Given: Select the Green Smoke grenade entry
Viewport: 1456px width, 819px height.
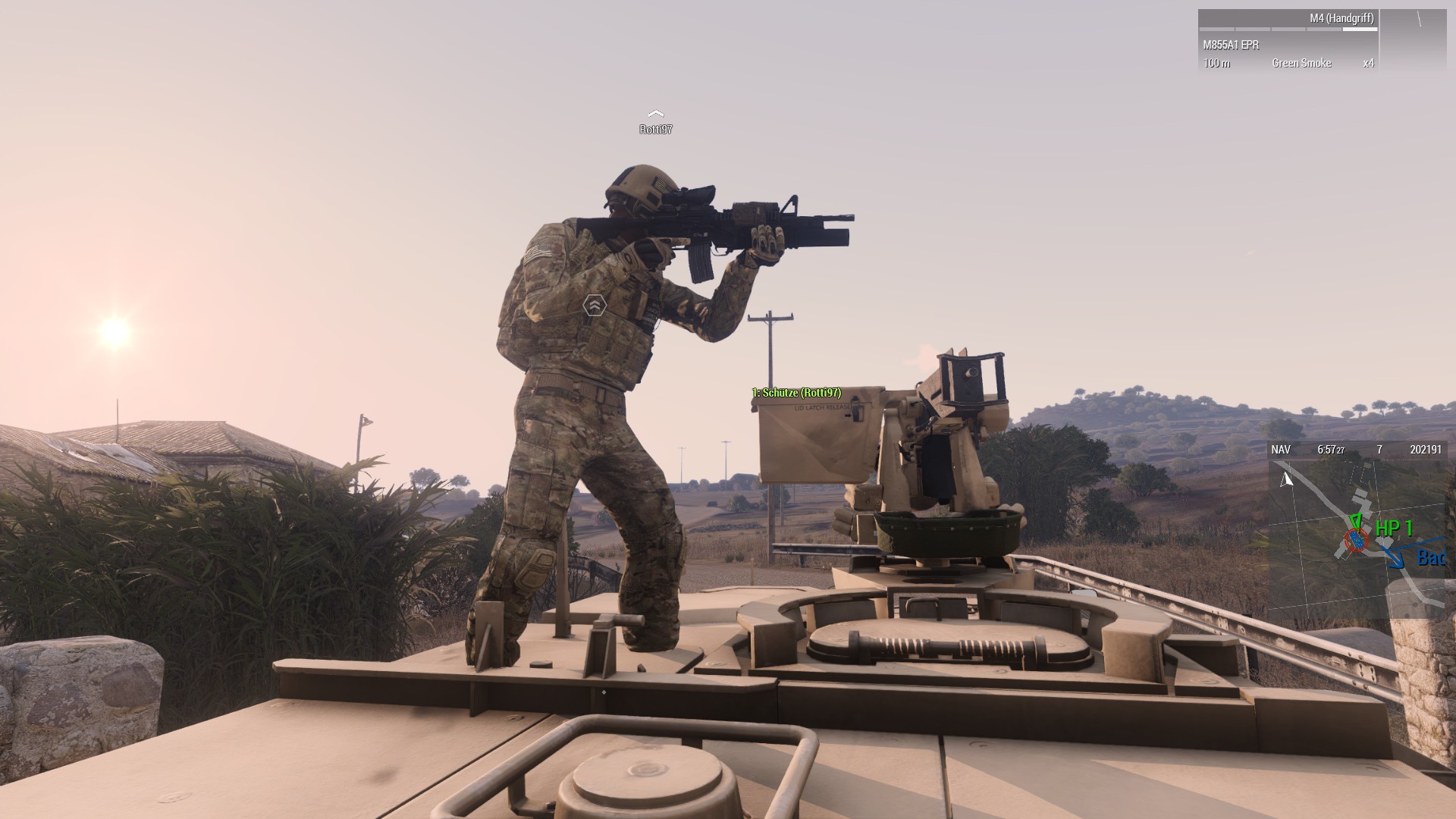Looking at the screenshot, I should (1301, 63).
